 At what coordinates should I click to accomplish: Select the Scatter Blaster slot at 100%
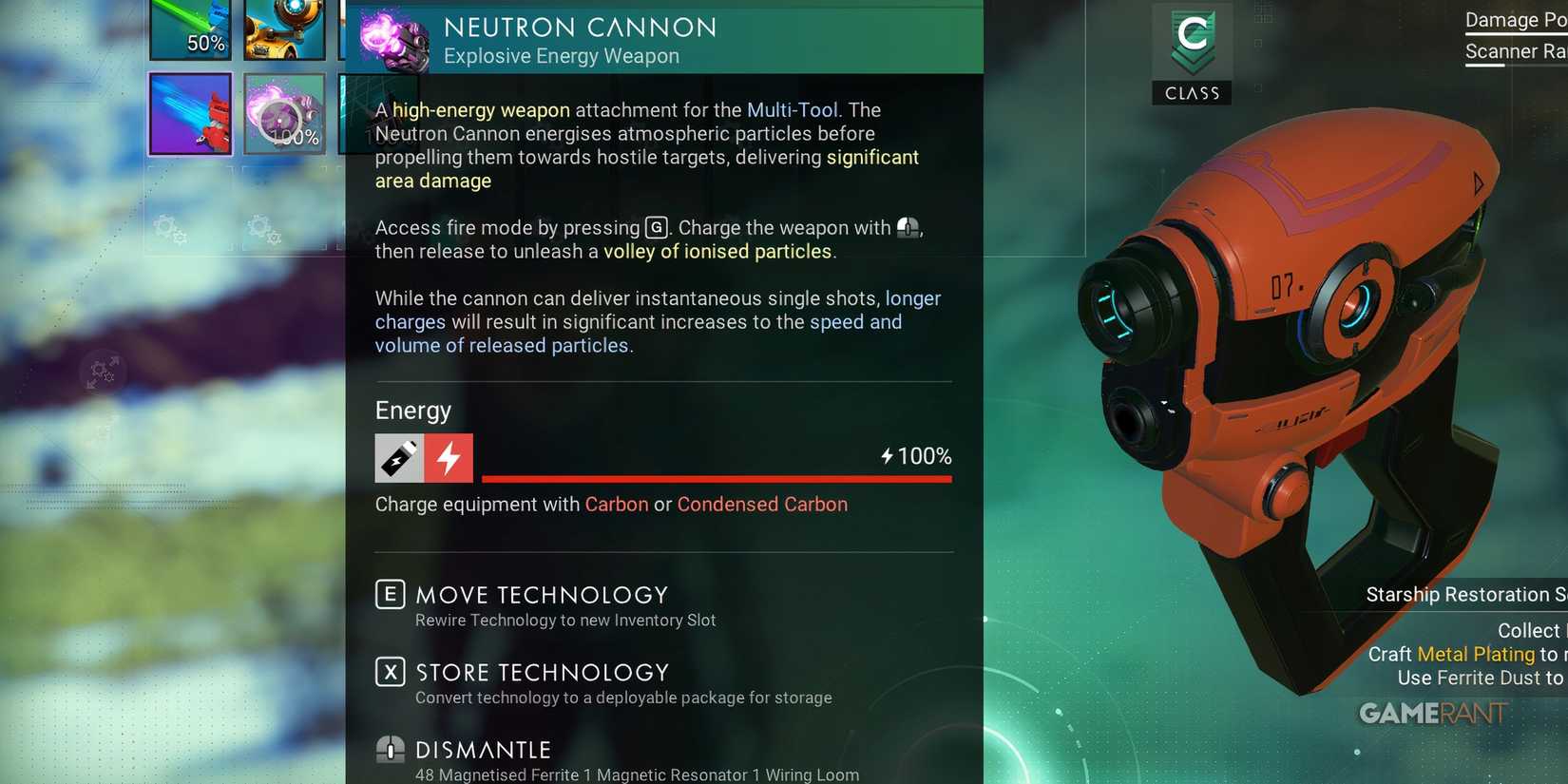click(x=285, y=114)
